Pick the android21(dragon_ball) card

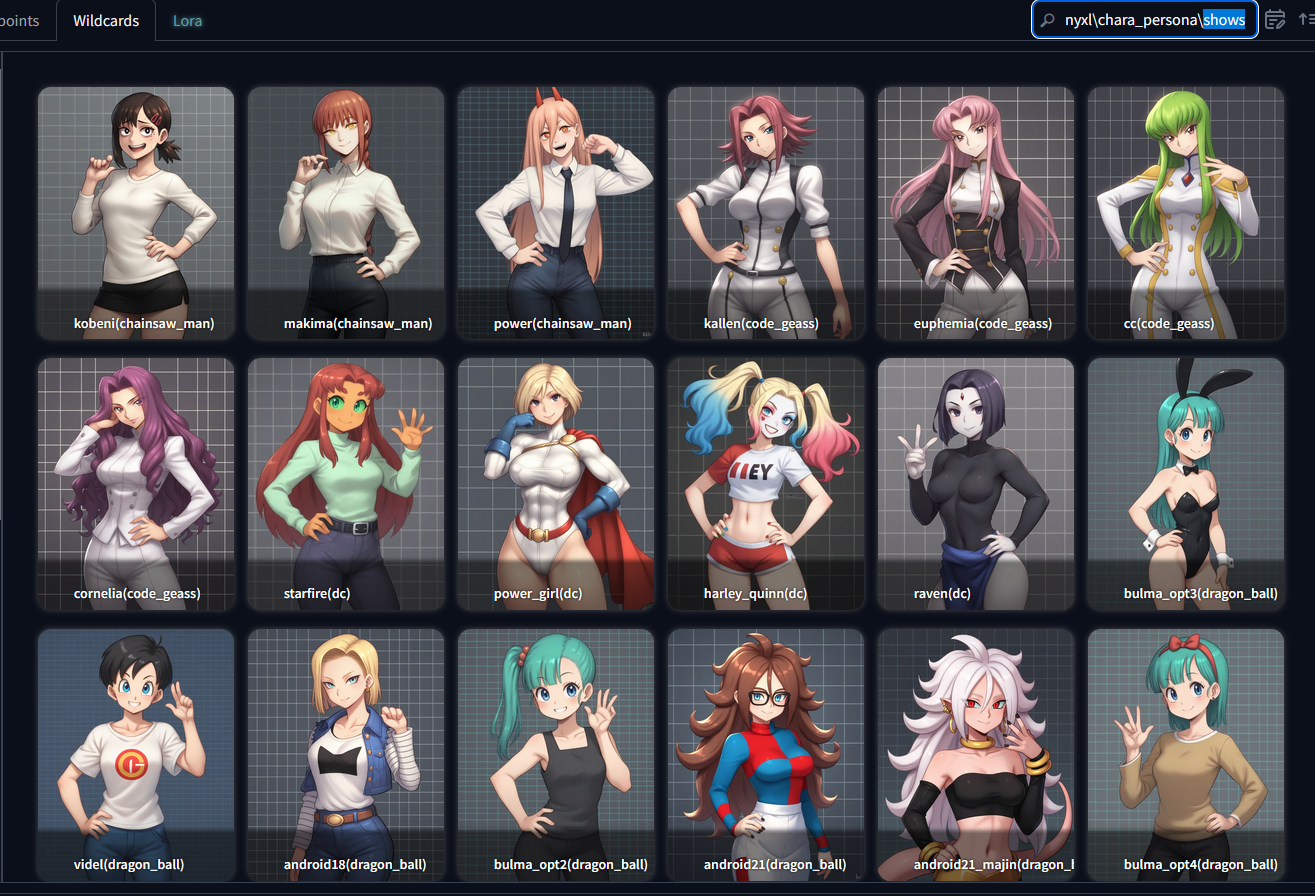766,754
